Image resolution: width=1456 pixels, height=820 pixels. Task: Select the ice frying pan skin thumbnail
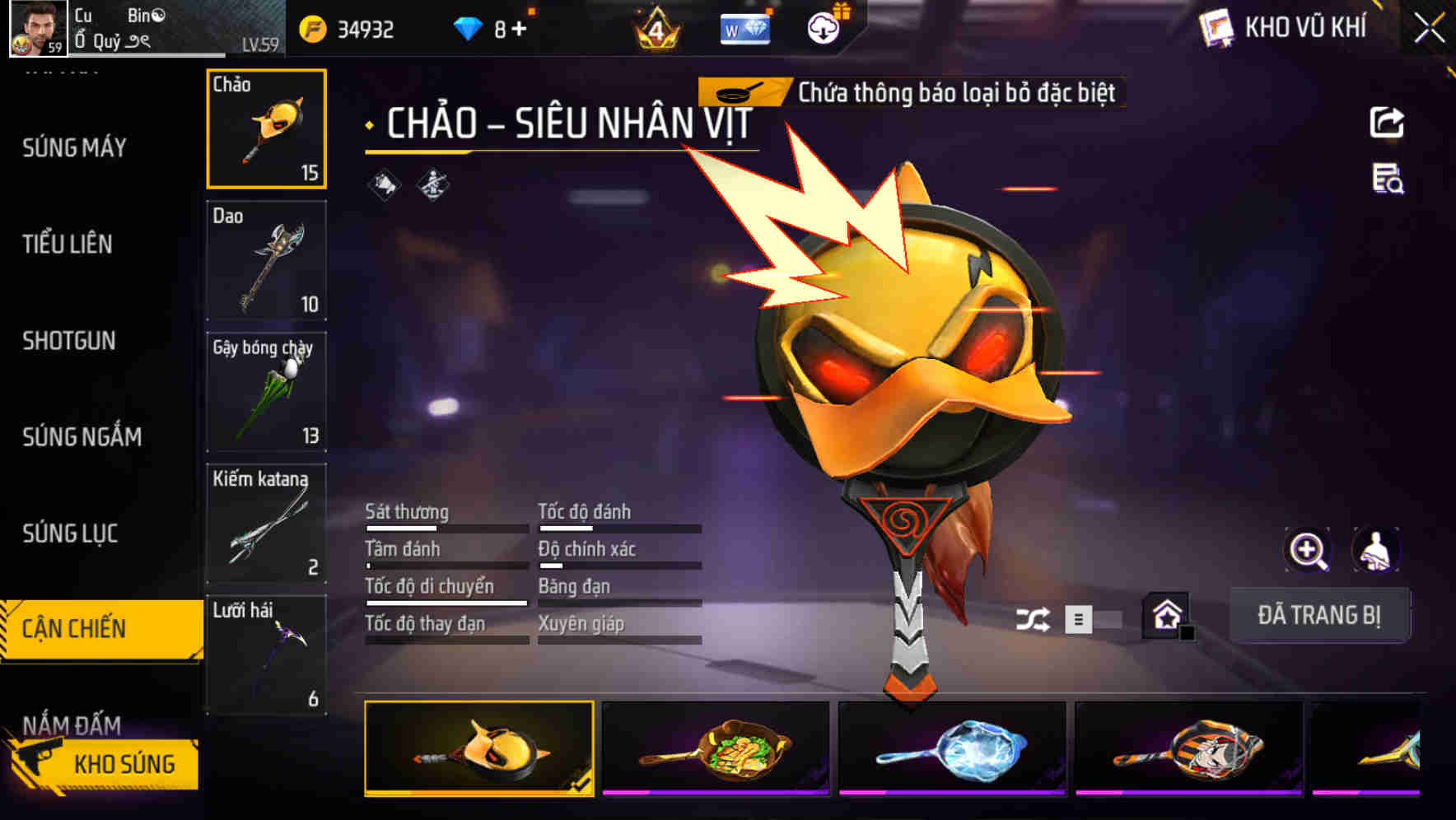coord(954,748)
